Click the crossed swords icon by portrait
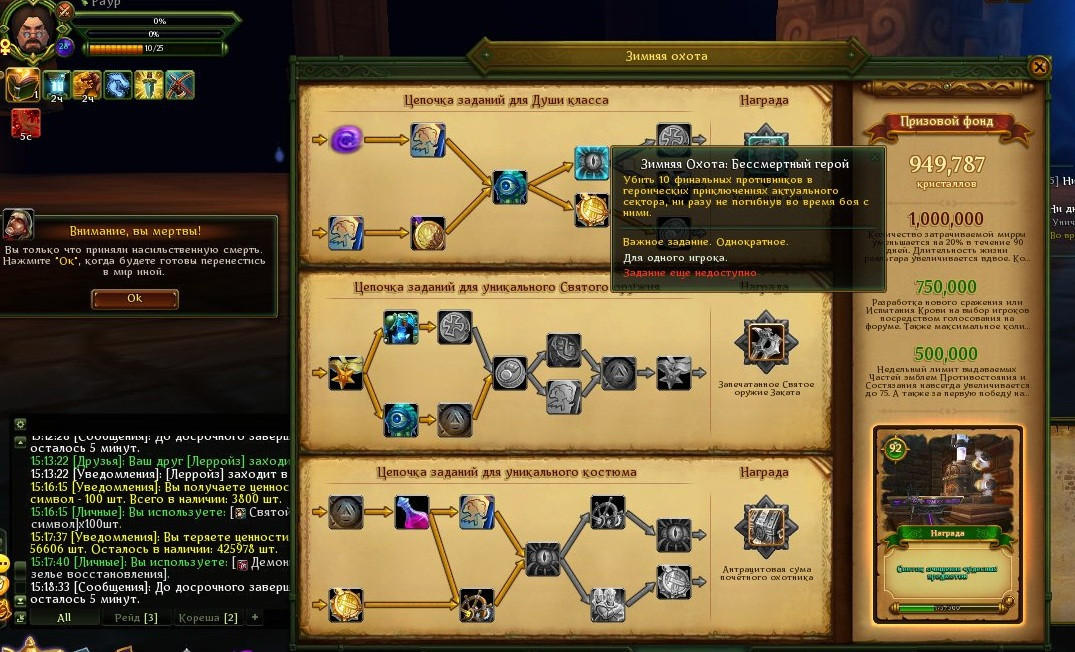 66,12
